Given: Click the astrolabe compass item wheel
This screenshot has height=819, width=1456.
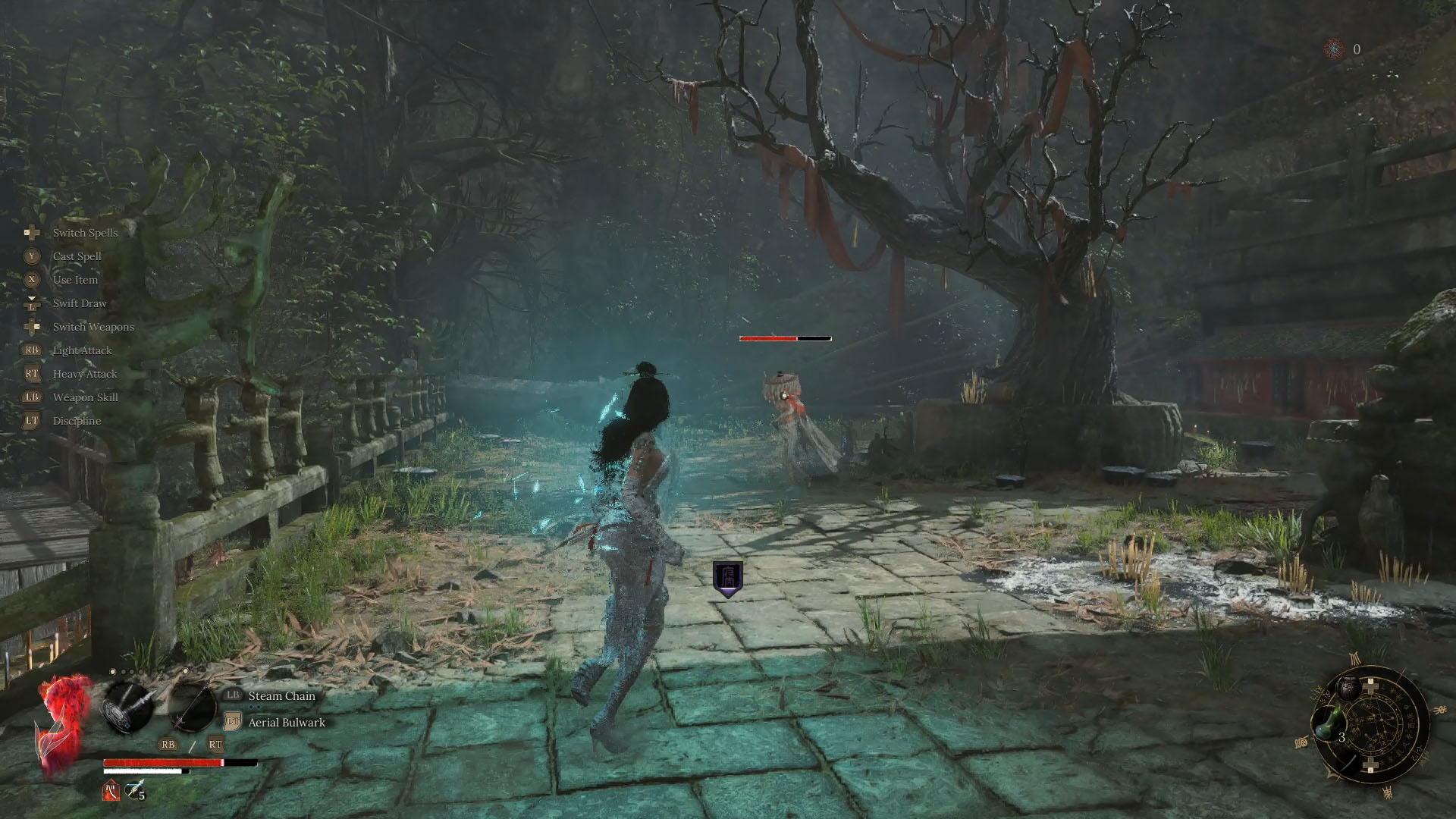Looking at the screenshot, I should point(1374,725).
